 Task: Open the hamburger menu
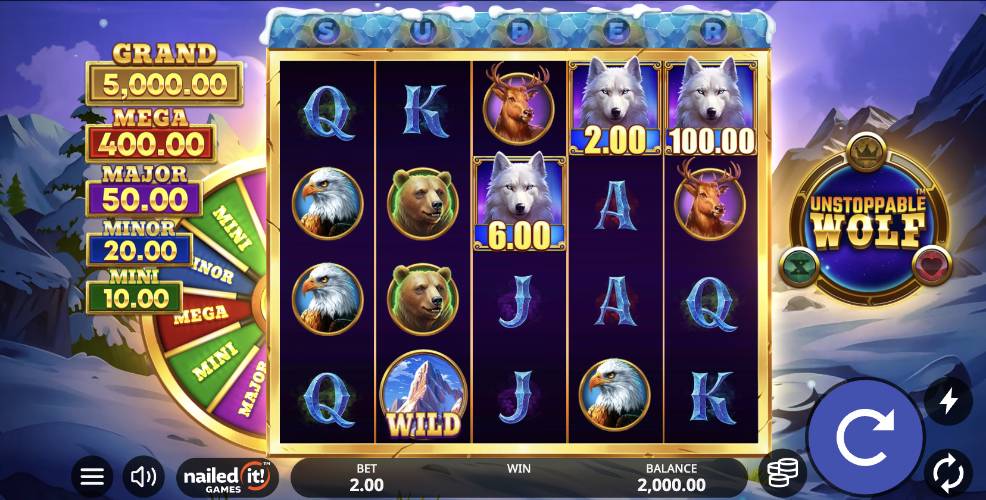(x=92, y=476)
